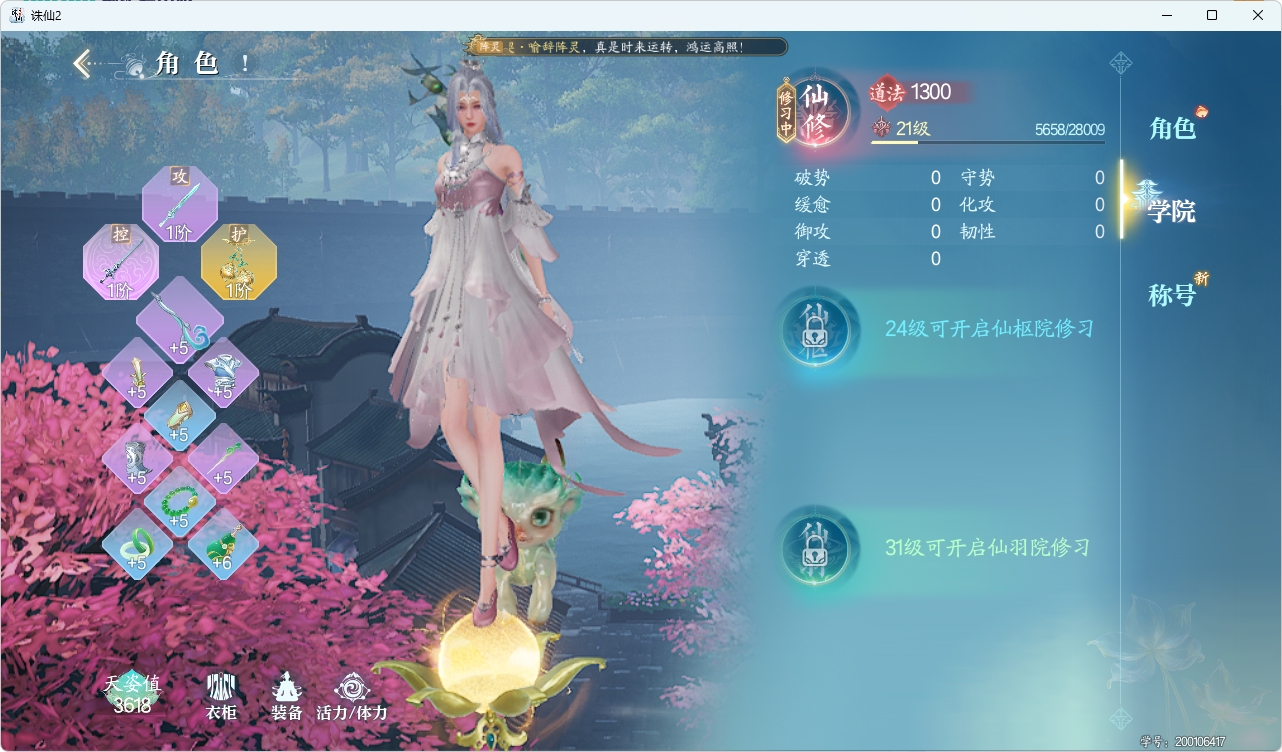1282x752 pixels.
Task: Select the 控 control sword slot
Action: [x=121, y=263]
